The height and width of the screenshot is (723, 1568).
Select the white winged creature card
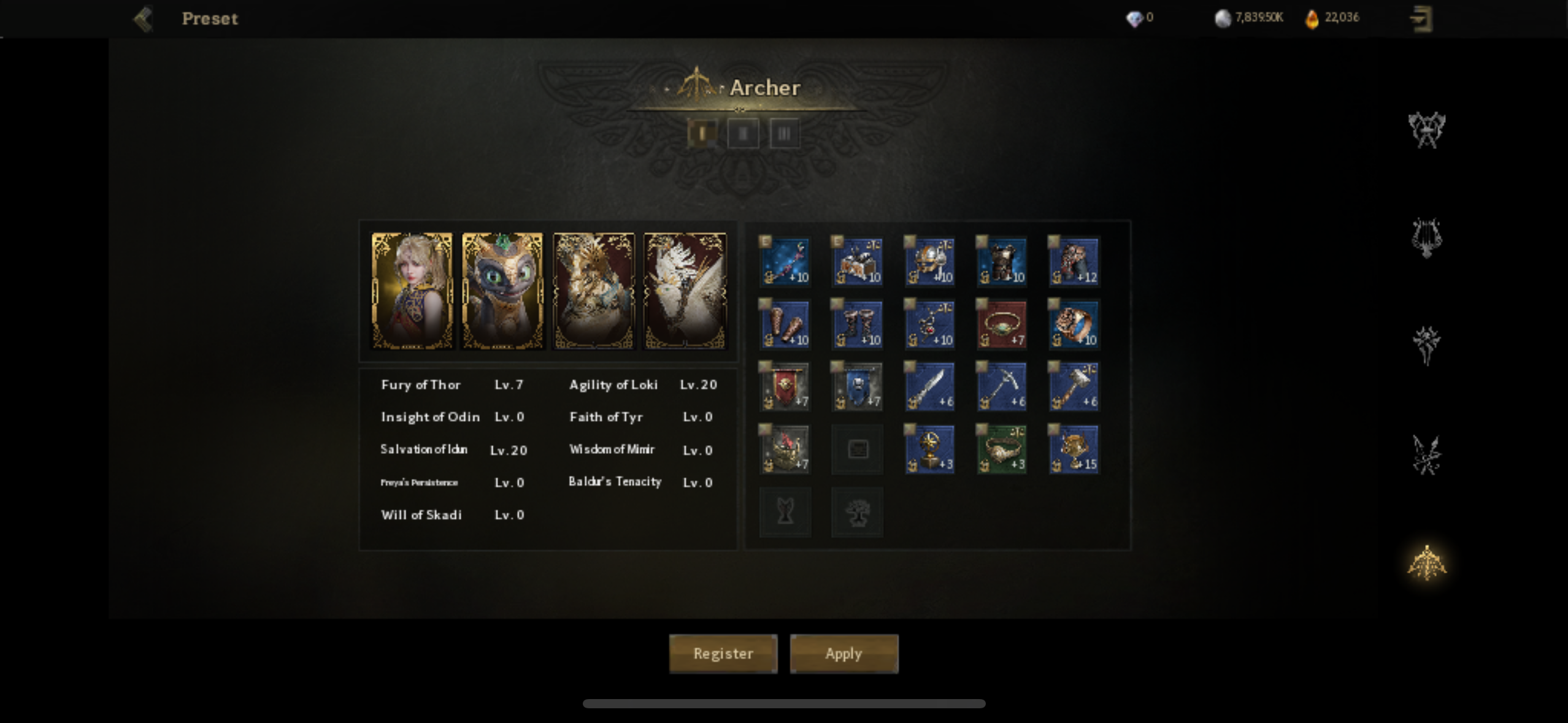685,291
